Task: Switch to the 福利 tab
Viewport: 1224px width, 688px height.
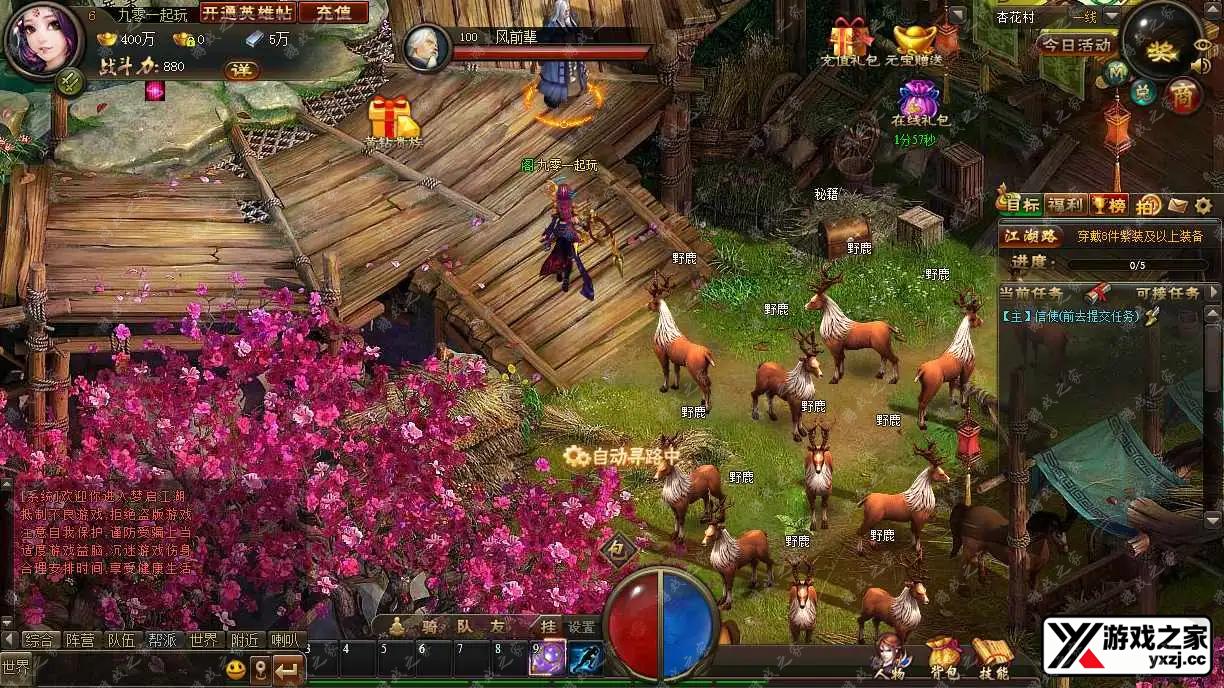Action: 1066,205
